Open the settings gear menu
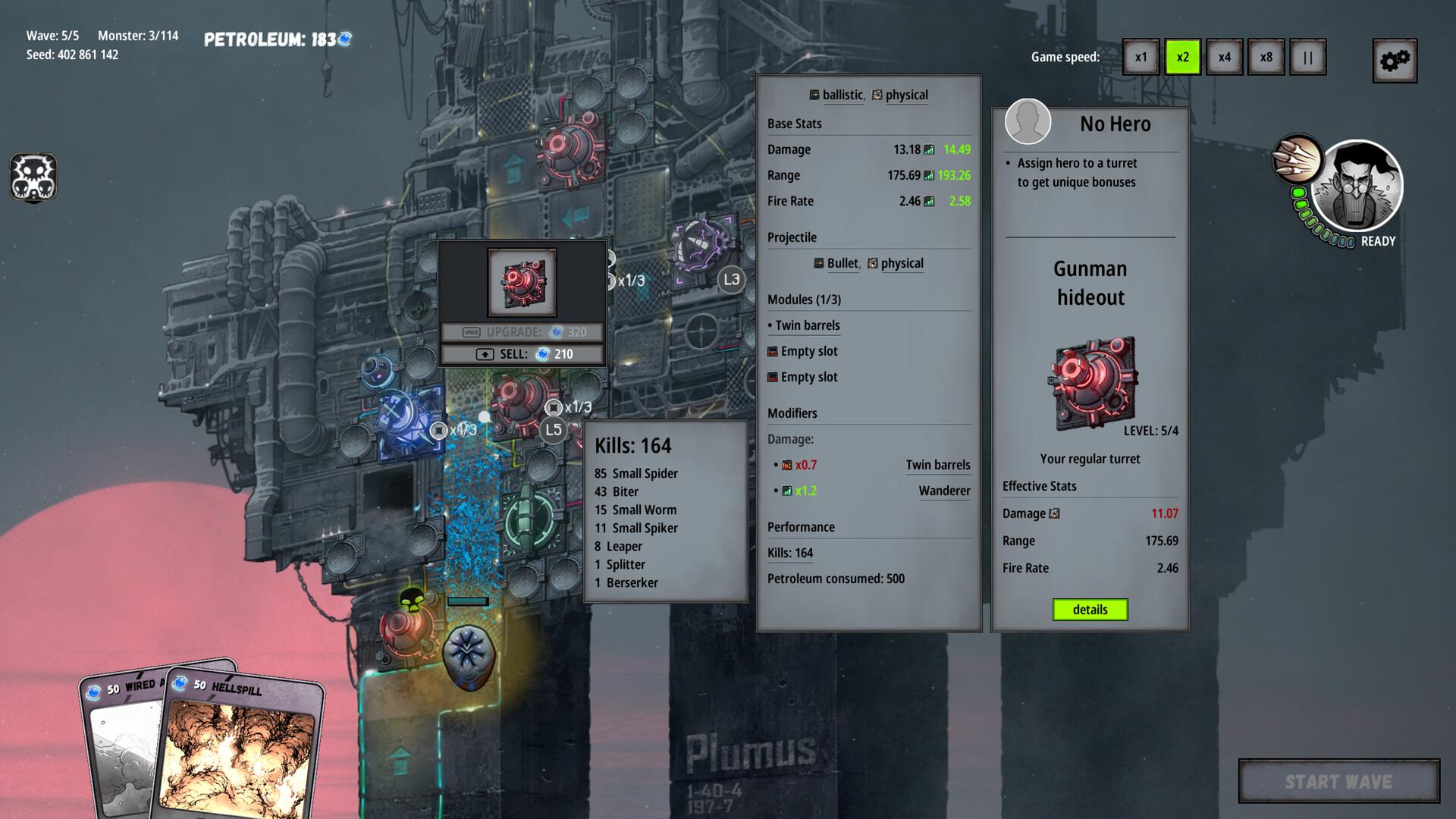 (1394, 61)
